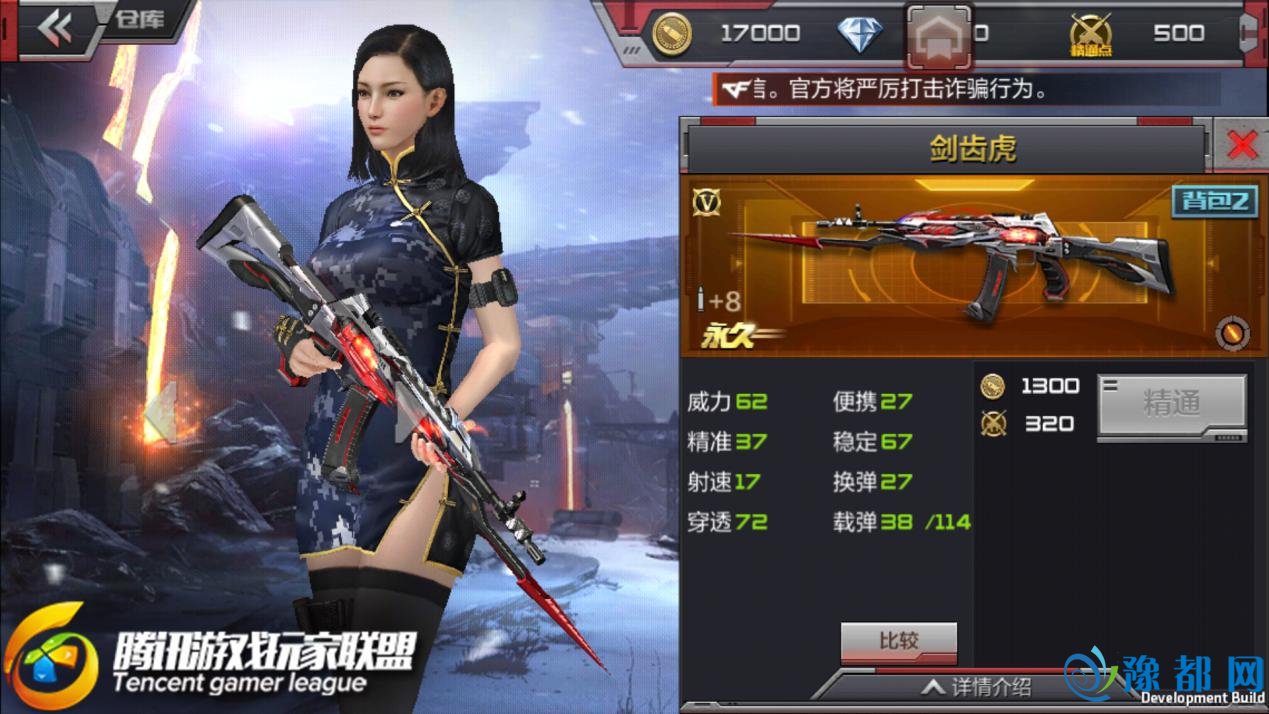Open the 精通点 mastery points icon
Screen dimensions: 1269x714
[1090, 35]
